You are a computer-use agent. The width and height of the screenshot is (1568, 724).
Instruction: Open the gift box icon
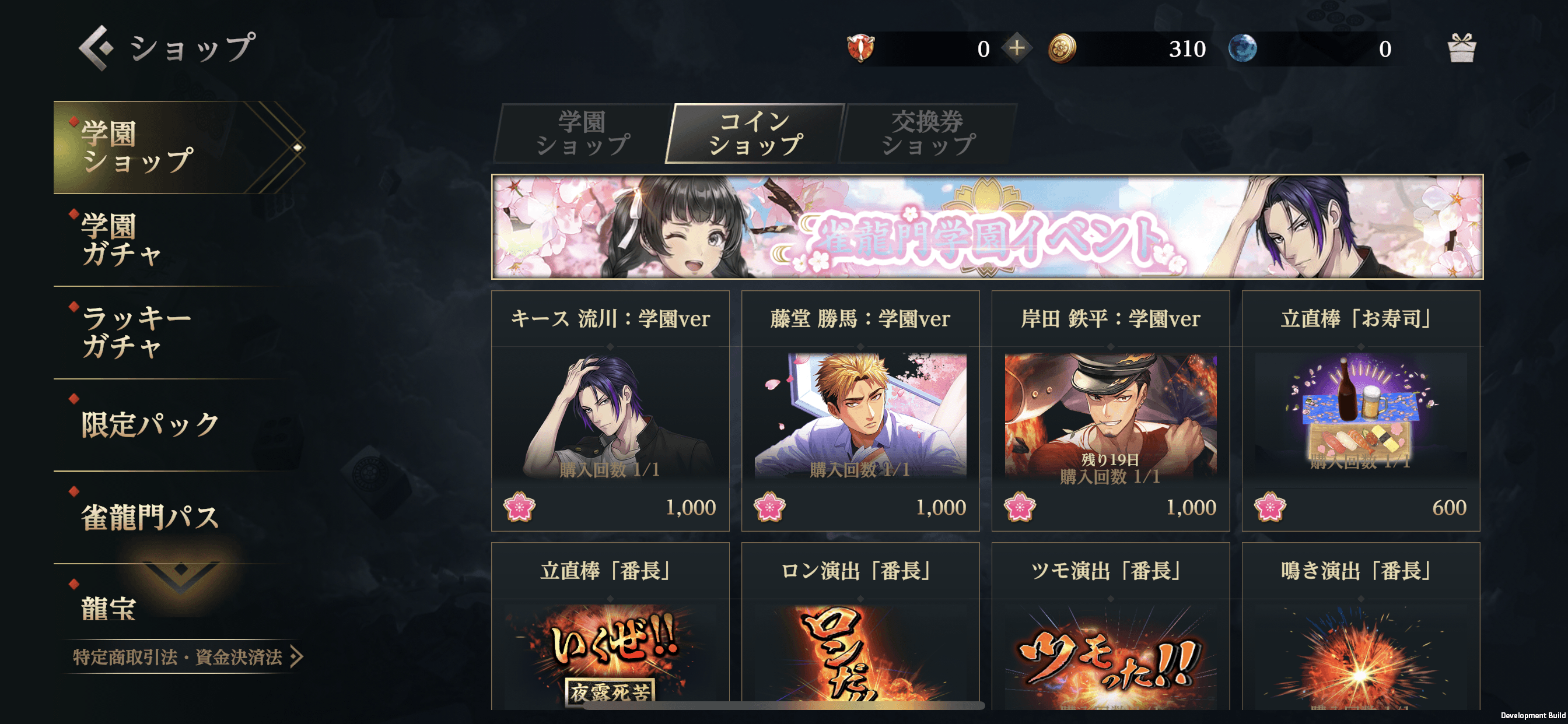click(1461, 48)
